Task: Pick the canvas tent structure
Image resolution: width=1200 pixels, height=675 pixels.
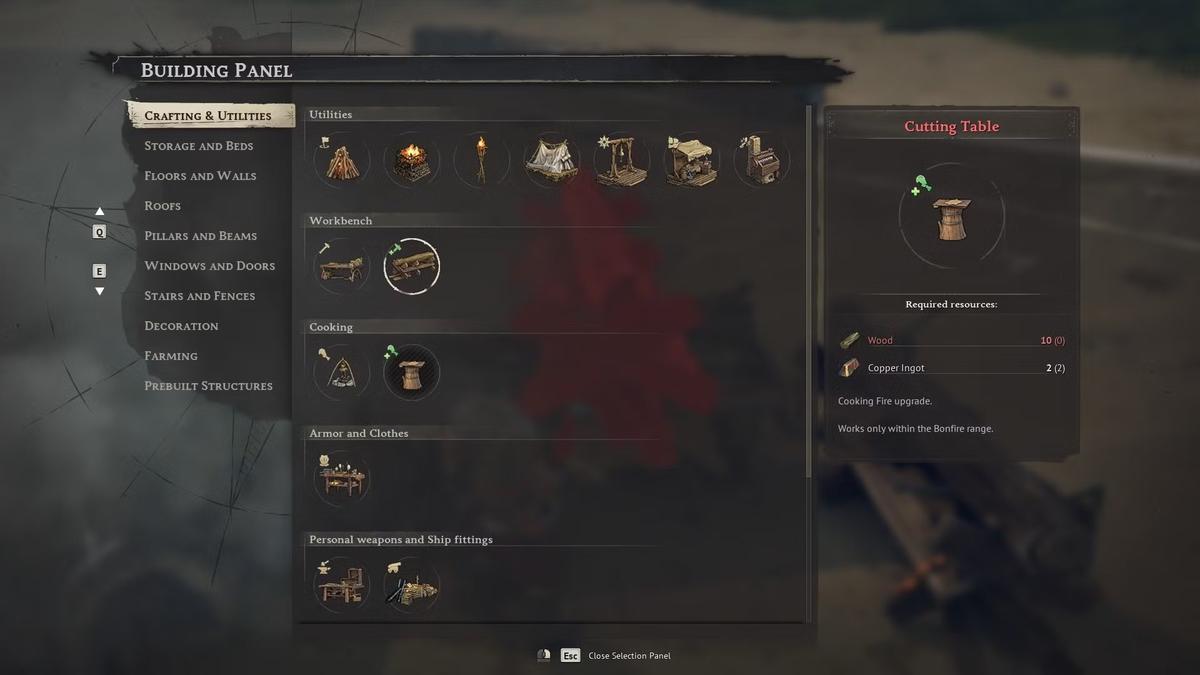Action: [x=551, y=160]
